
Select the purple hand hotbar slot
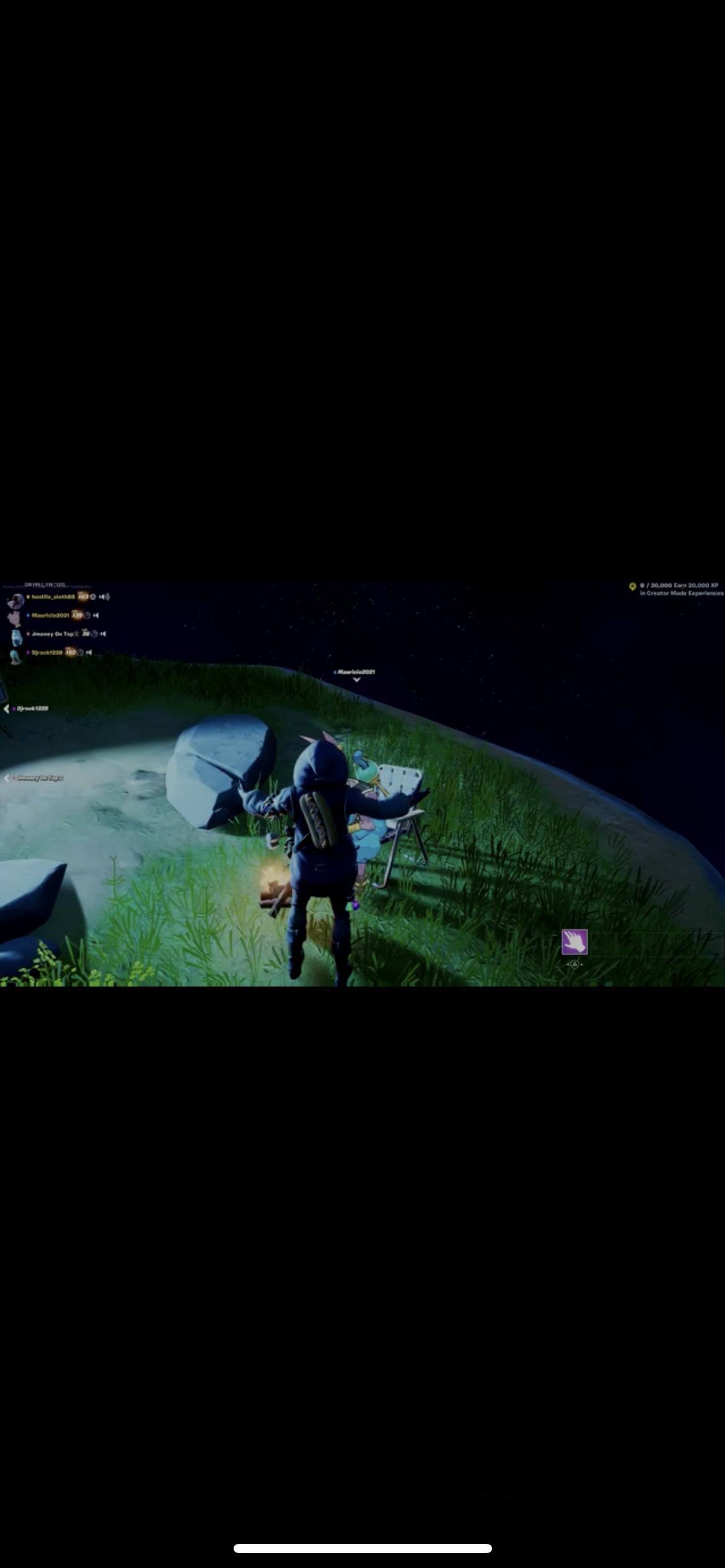pyautogui.click(x=574, y=942)
